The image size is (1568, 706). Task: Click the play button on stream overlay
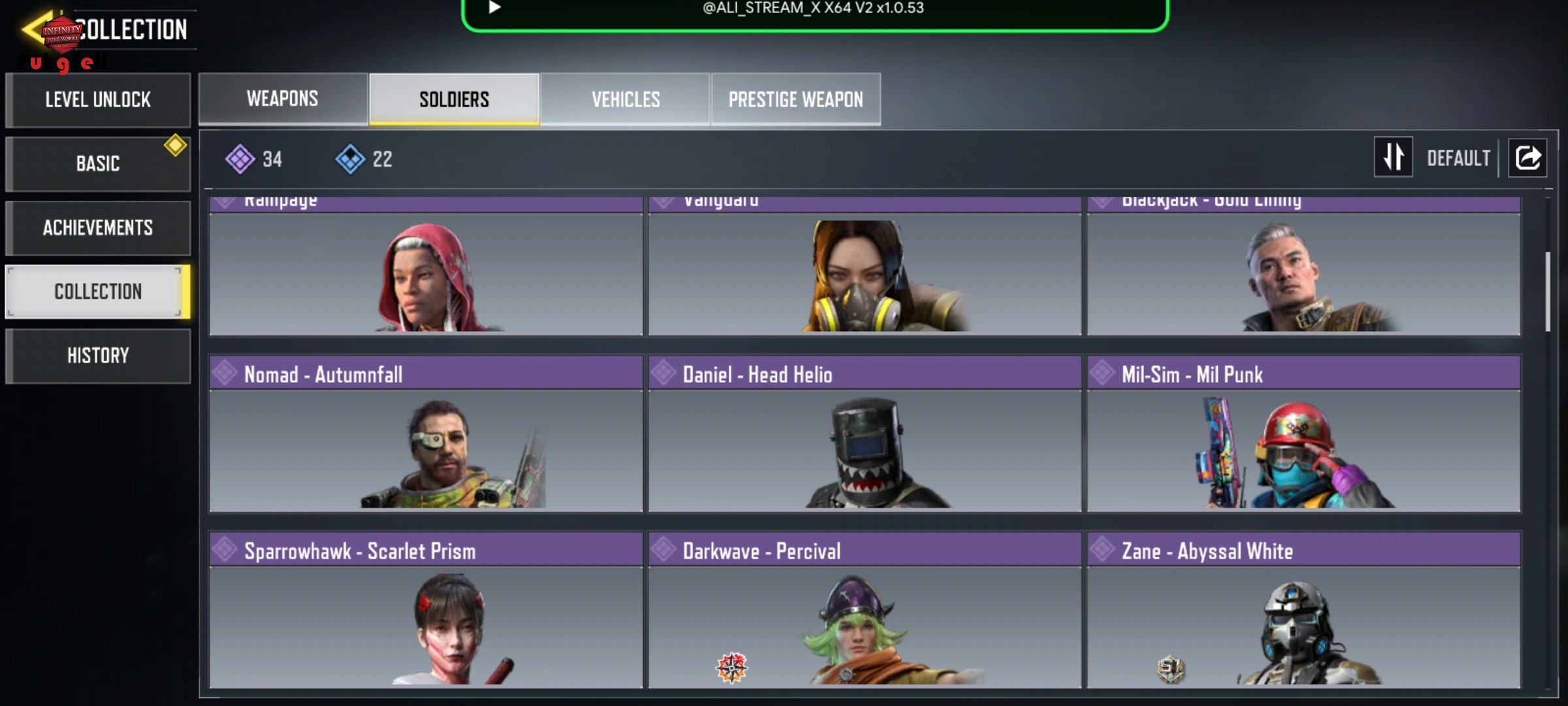[495, 7]
